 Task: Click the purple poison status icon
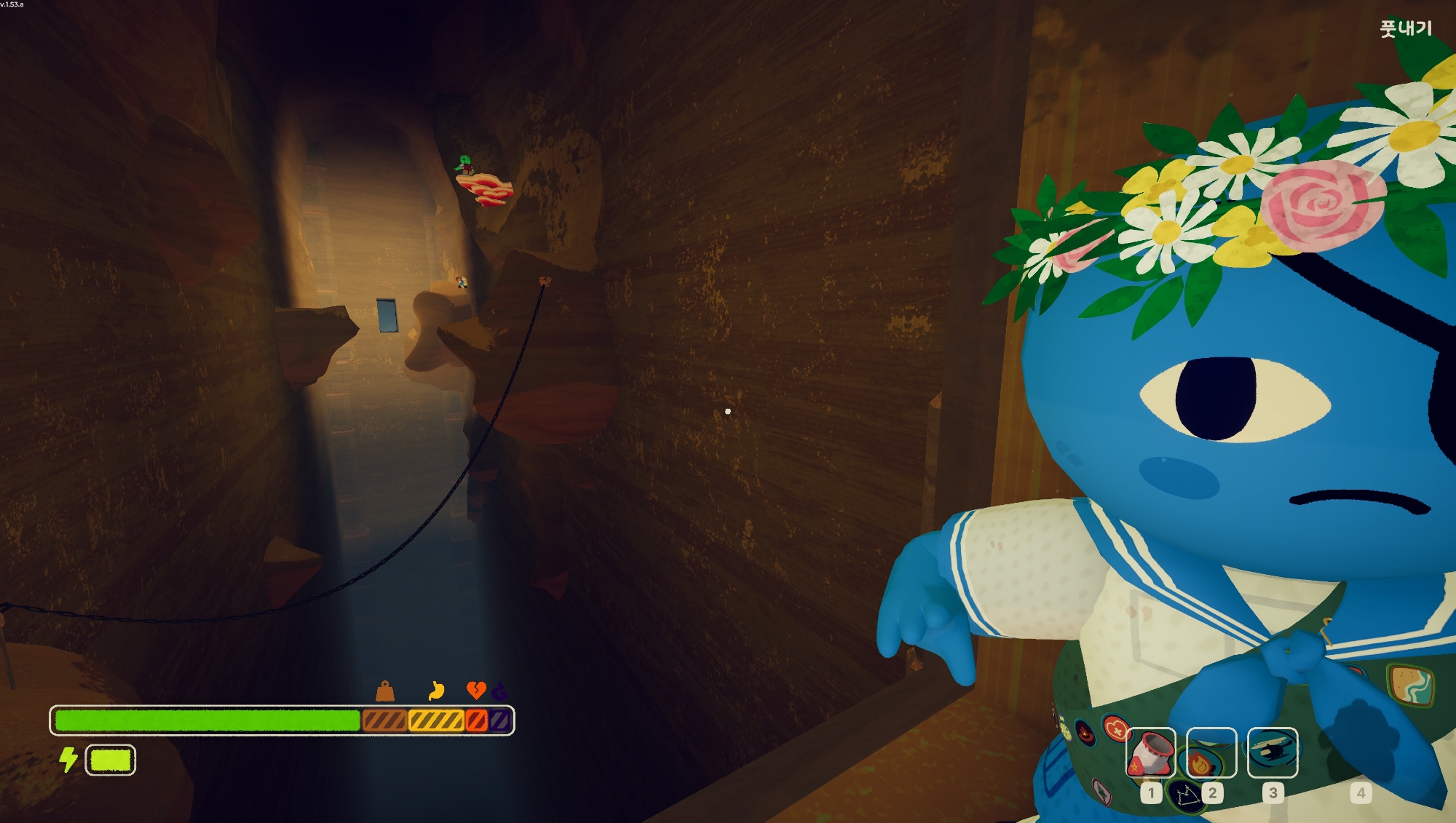click(499, 690)
